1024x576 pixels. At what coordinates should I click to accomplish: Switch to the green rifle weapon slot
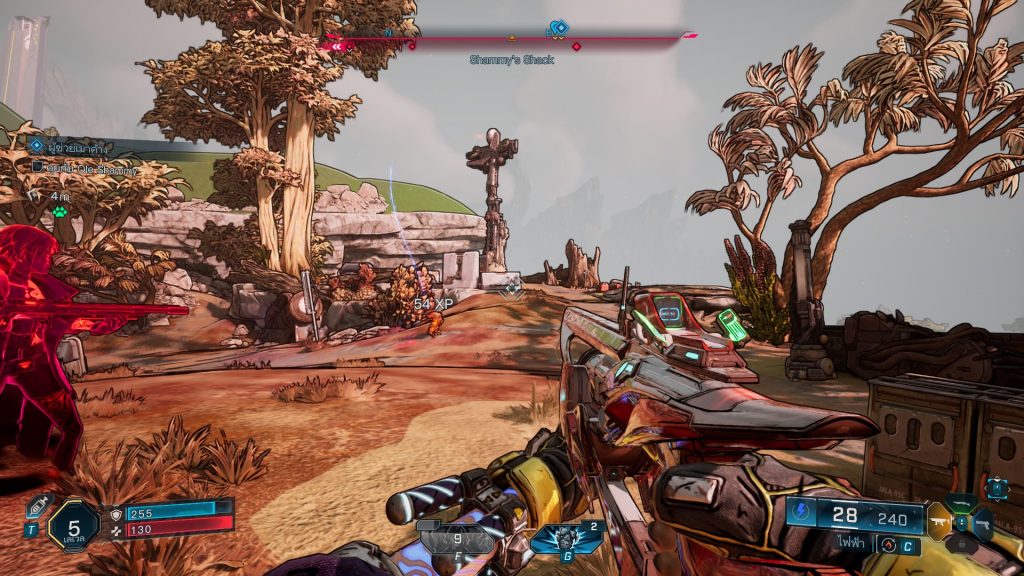[961, 502]
